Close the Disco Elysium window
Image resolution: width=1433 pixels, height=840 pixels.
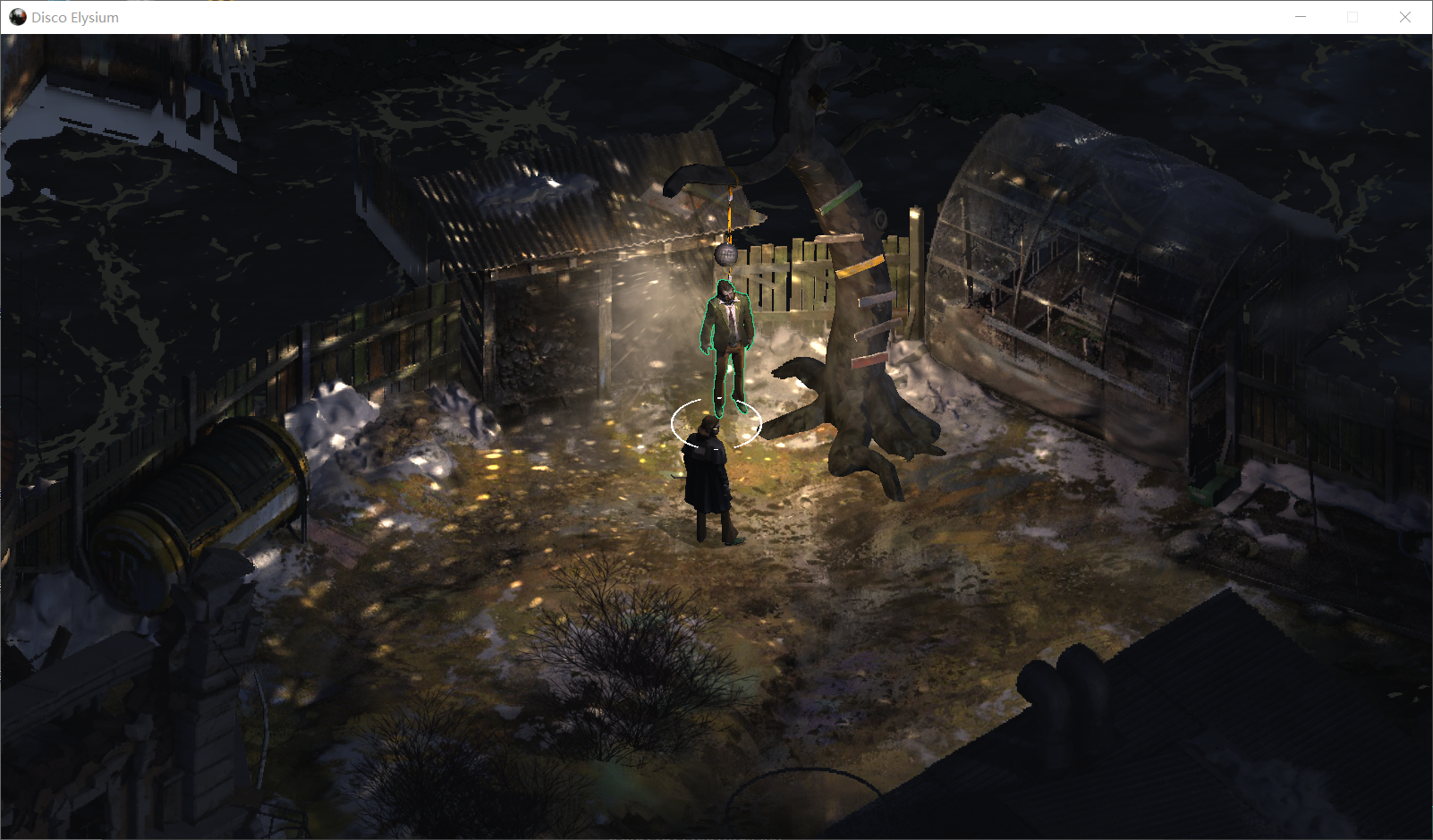click(1404, 17)
